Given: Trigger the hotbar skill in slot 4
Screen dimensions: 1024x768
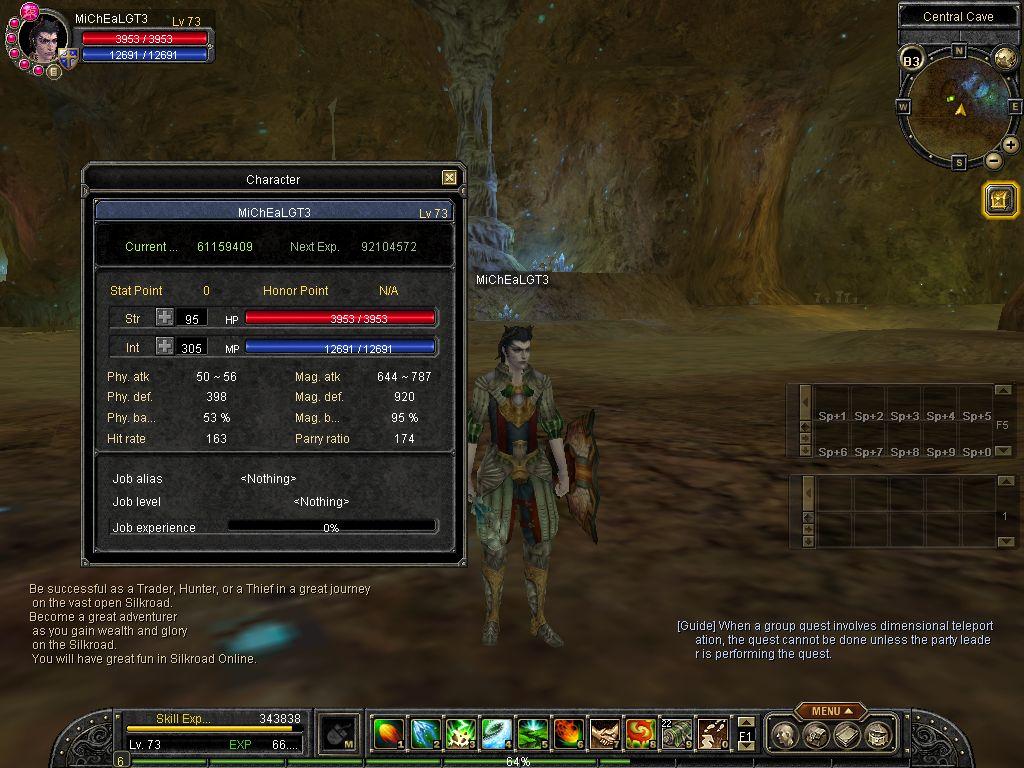Looking at the screenshot, I should pyautogui.click(x=496, y=735).
